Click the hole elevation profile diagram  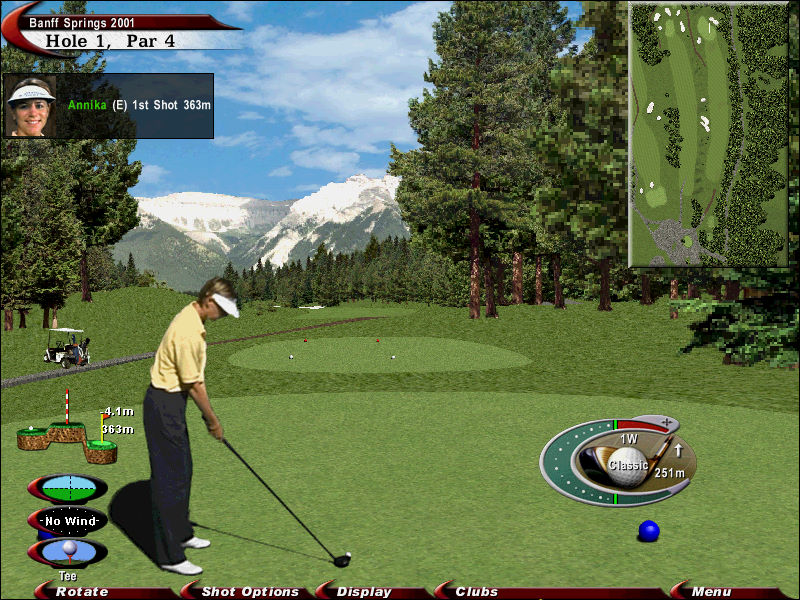(x=67, y=435)
